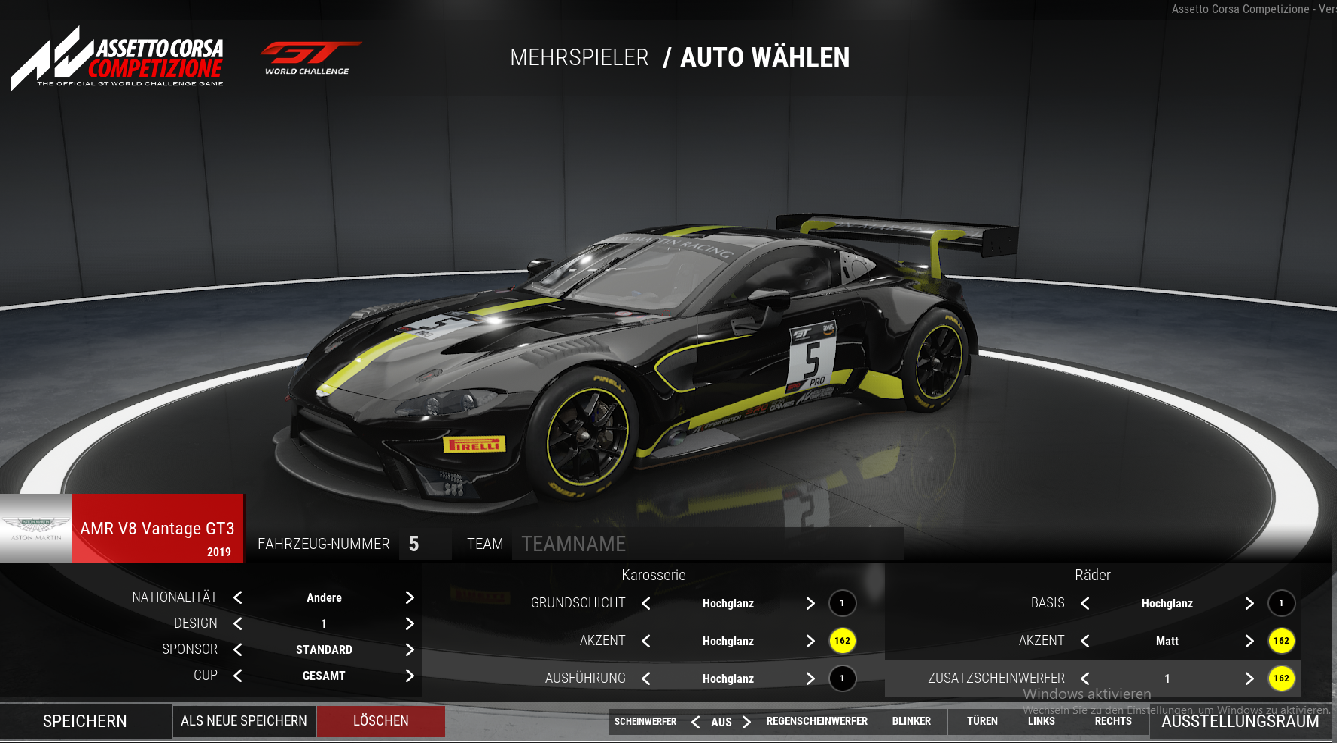This screenshot has height=743, width=1337.
Task: Open the Ausstellungsraum showroom view
Action: tap(1240, 721)
